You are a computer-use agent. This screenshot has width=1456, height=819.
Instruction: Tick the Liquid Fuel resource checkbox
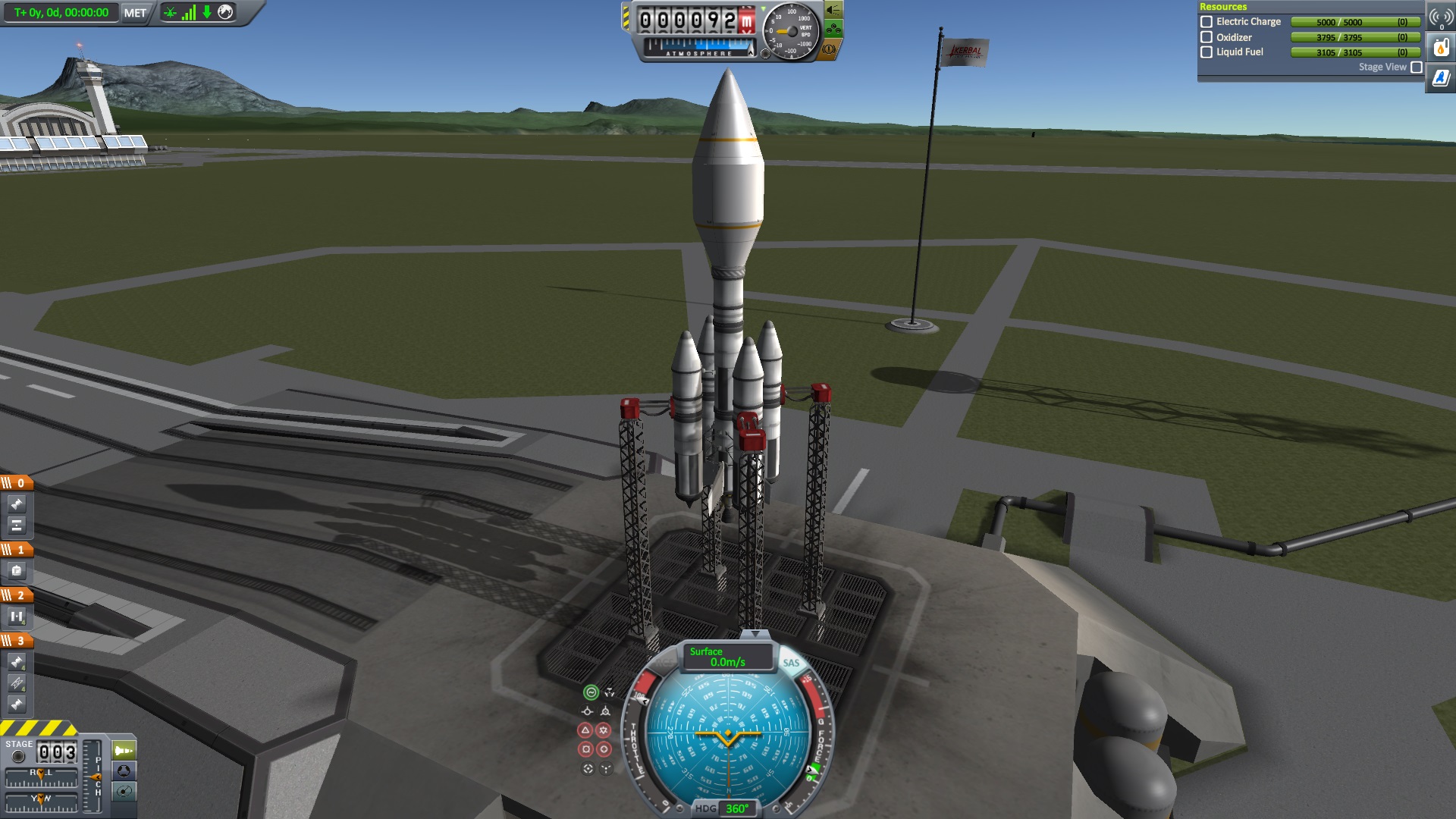(x=1207, y=52)
